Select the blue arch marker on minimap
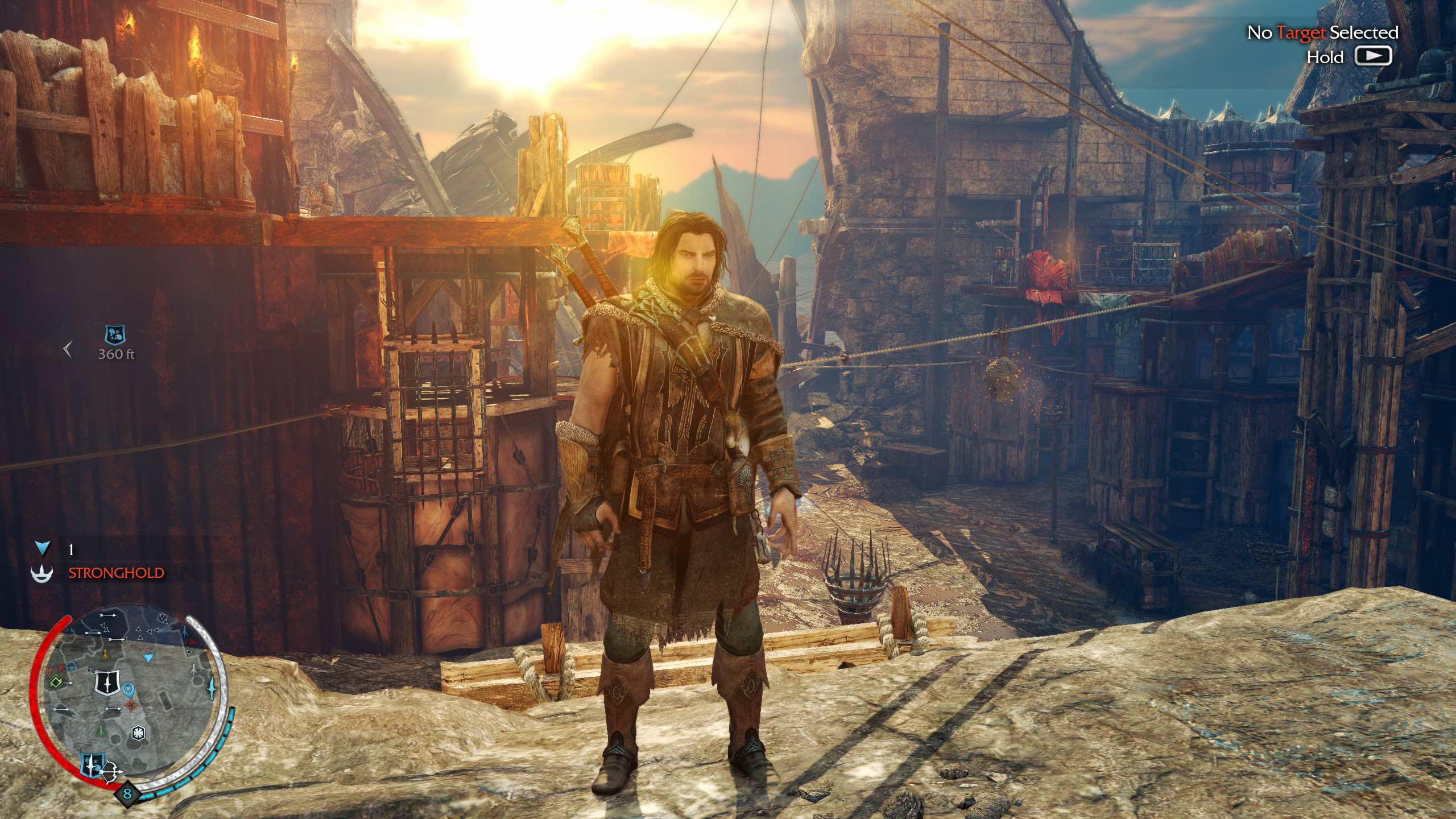The width and height of the screenshot is (1456, 819). pyautogui.click(x=71, y=666)
